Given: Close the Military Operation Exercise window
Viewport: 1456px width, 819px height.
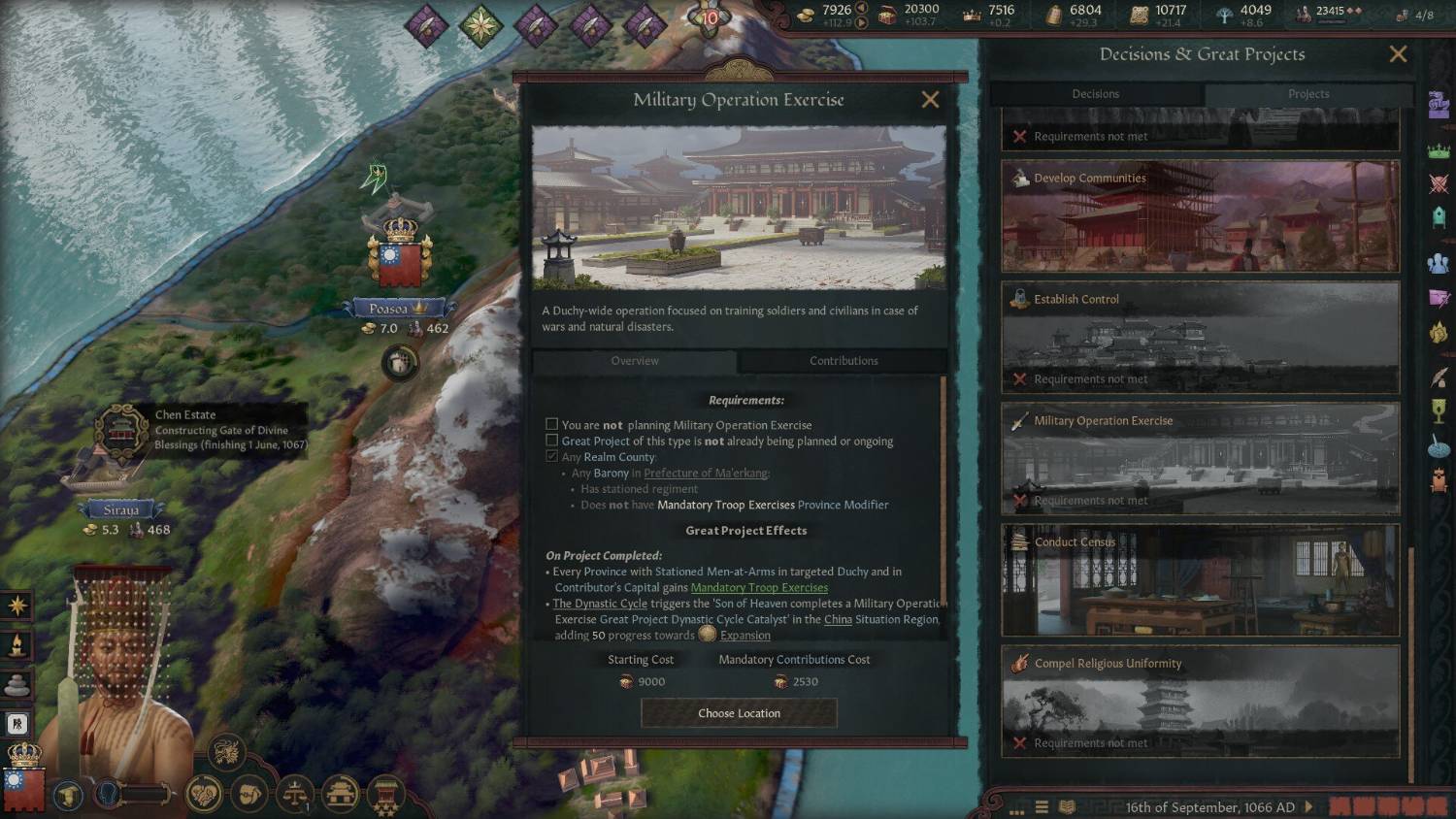Looking at the screenshot, I should click(930, 100).
